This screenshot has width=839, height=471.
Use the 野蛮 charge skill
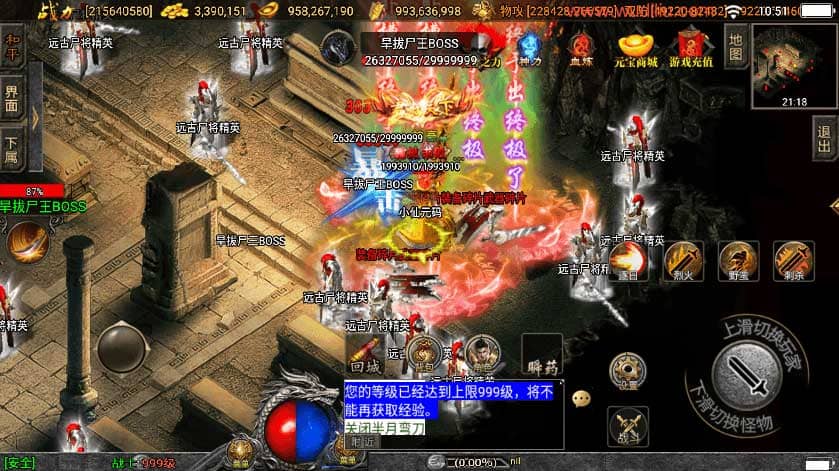[738, 260]
